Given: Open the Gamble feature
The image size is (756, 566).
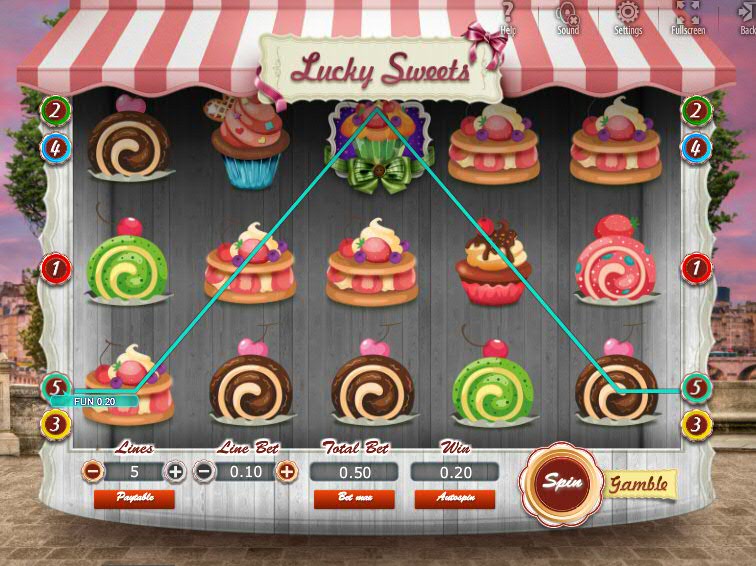Looking at the screenshot, I should click(639, 484).
